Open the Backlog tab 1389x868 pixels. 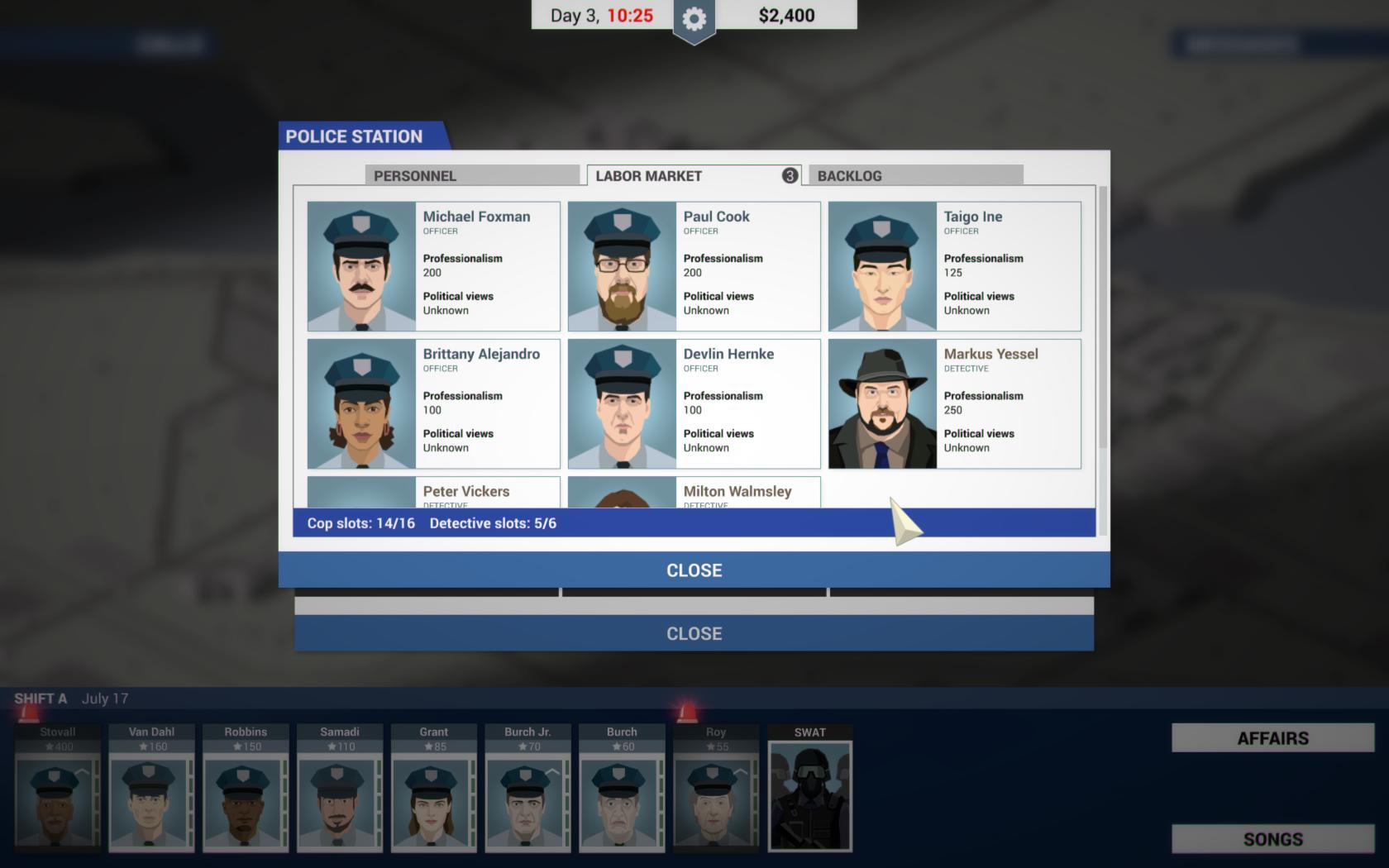click(x=915, y=175)
